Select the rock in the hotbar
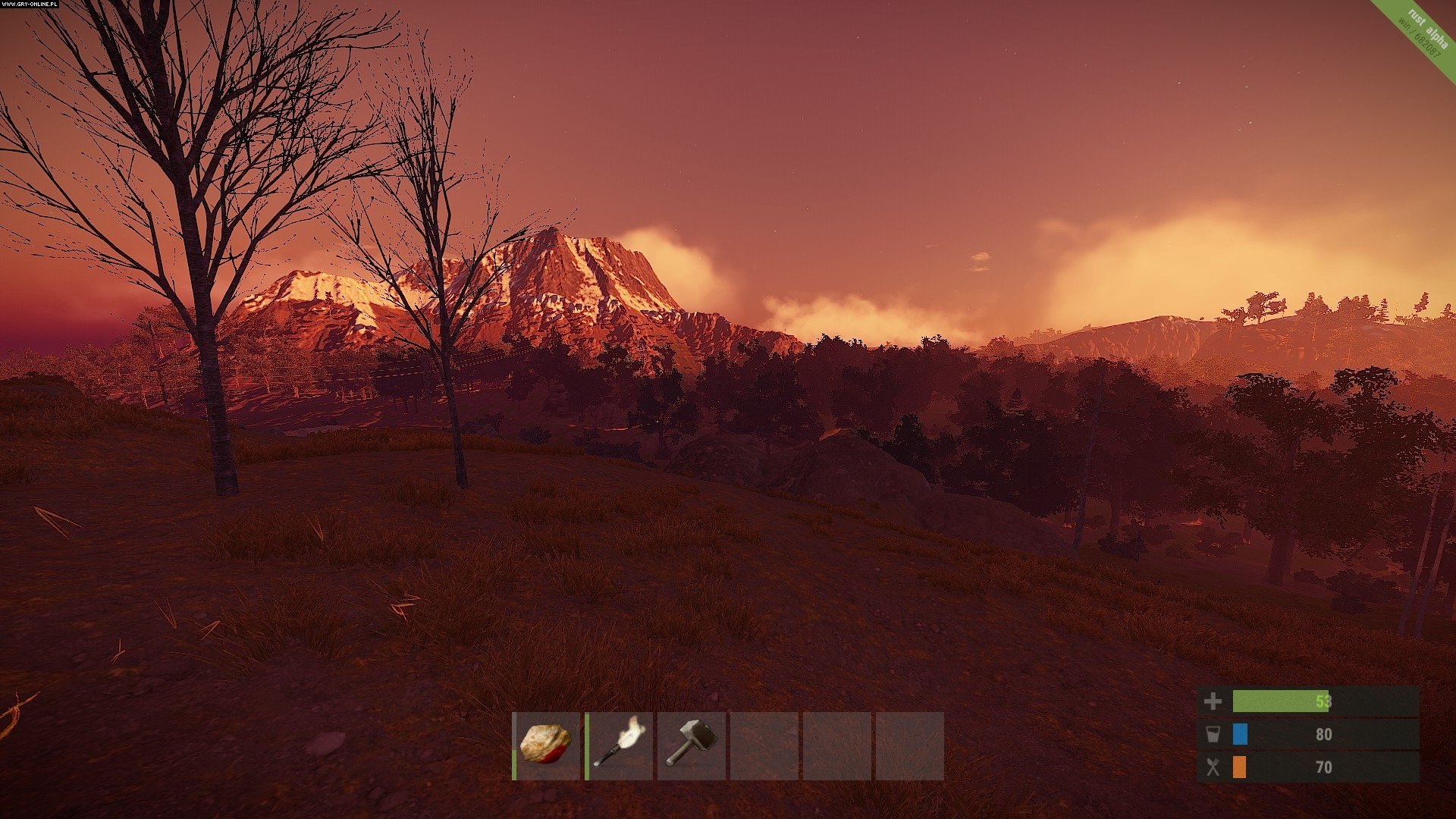Screen dimensions: 1456x819 pos(546,745)
